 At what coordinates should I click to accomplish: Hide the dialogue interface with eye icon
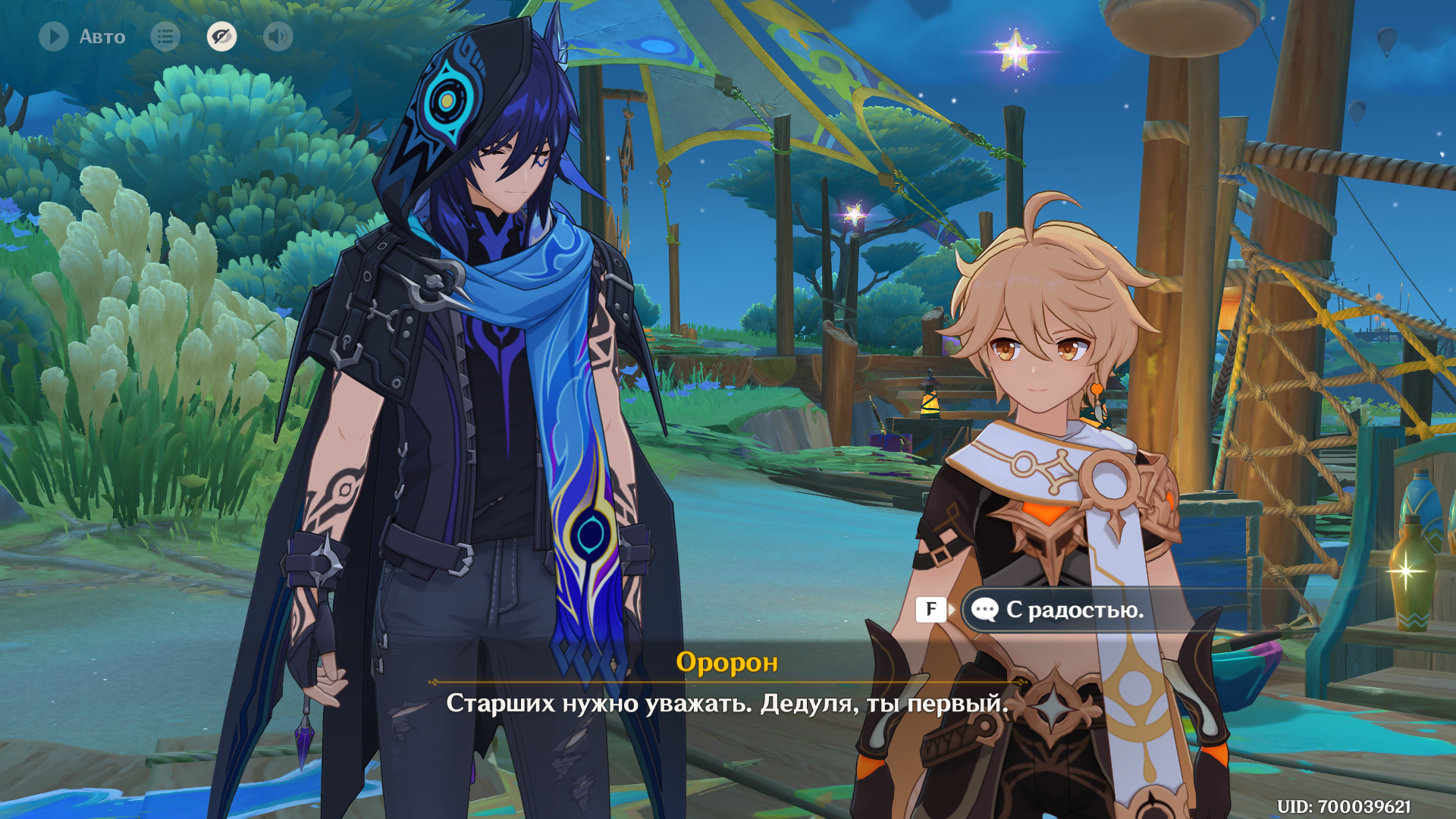point(221,36)
